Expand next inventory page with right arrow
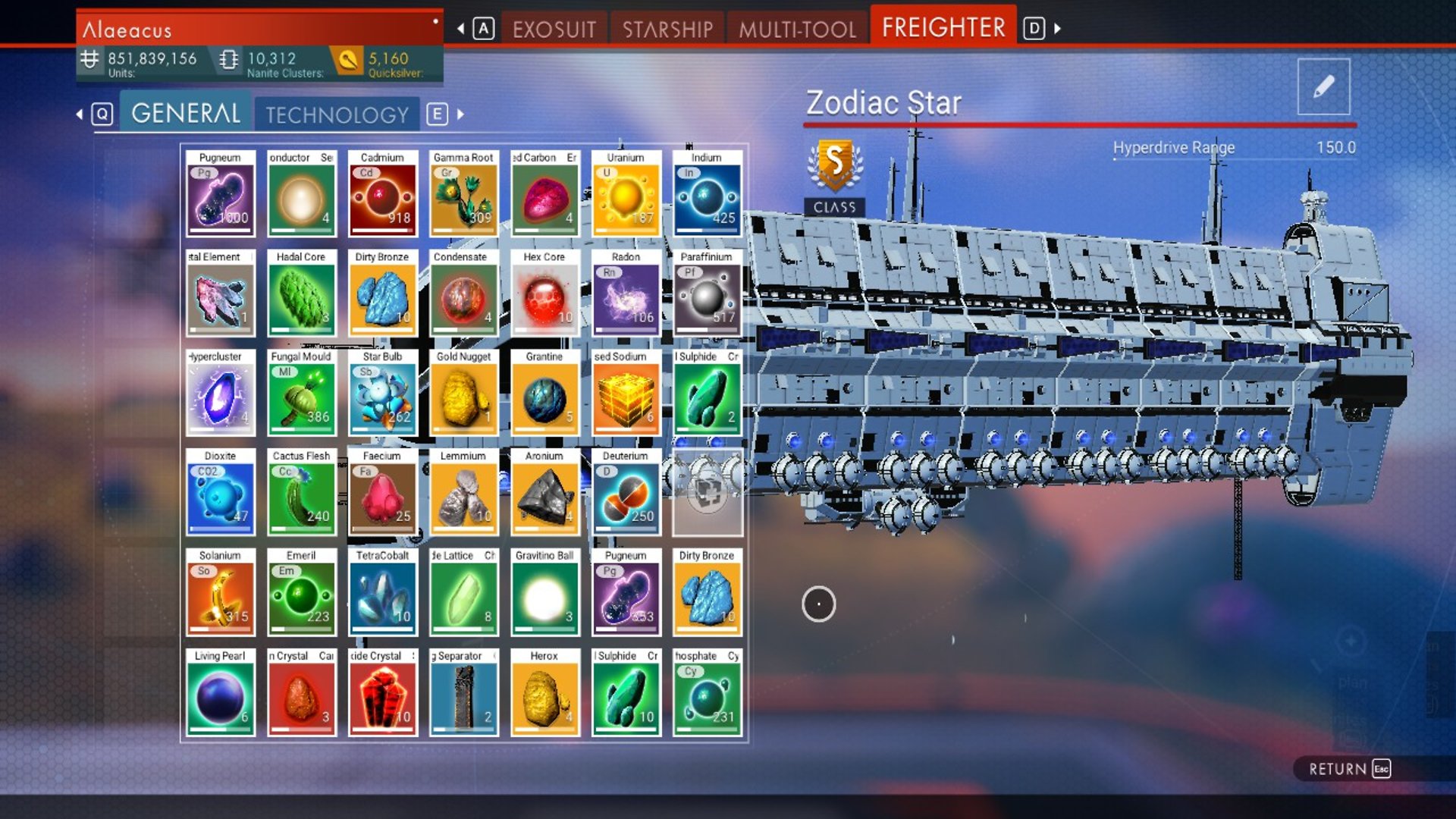1456x819 pixels. point(460,115)
